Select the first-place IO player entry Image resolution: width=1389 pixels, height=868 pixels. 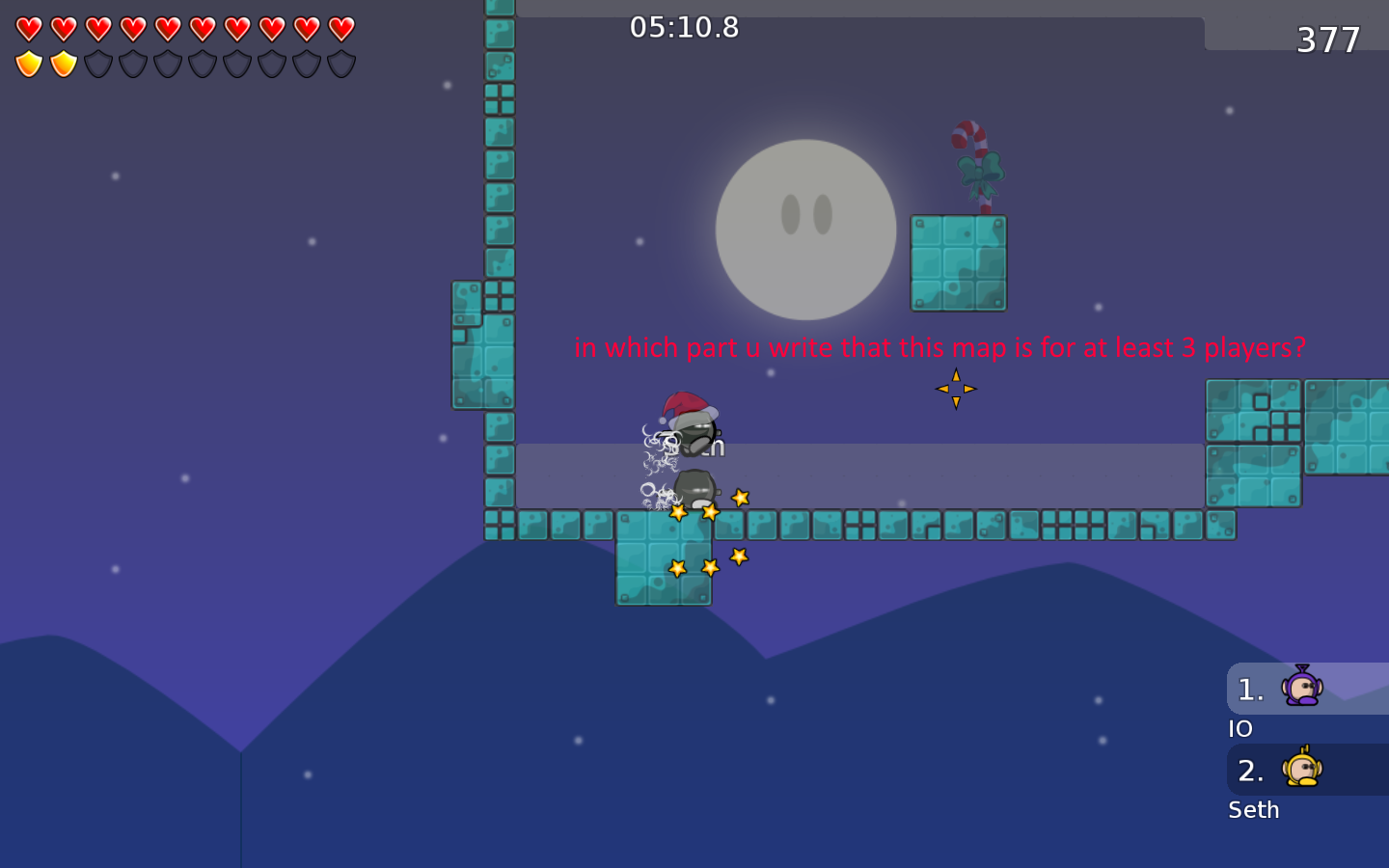point(1306,689)
